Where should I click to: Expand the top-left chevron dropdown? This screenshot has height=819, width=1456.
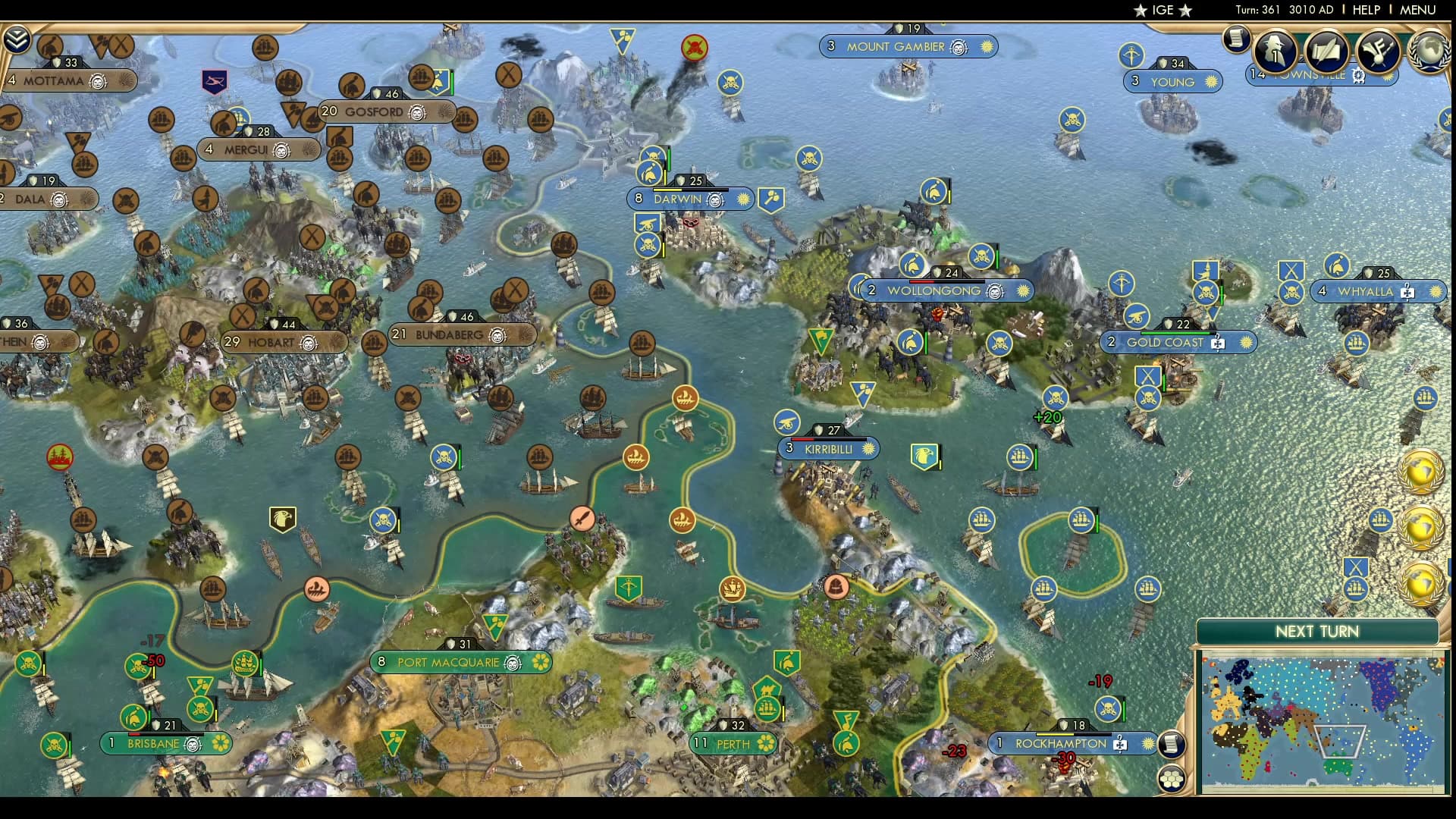tap(16, 39)
